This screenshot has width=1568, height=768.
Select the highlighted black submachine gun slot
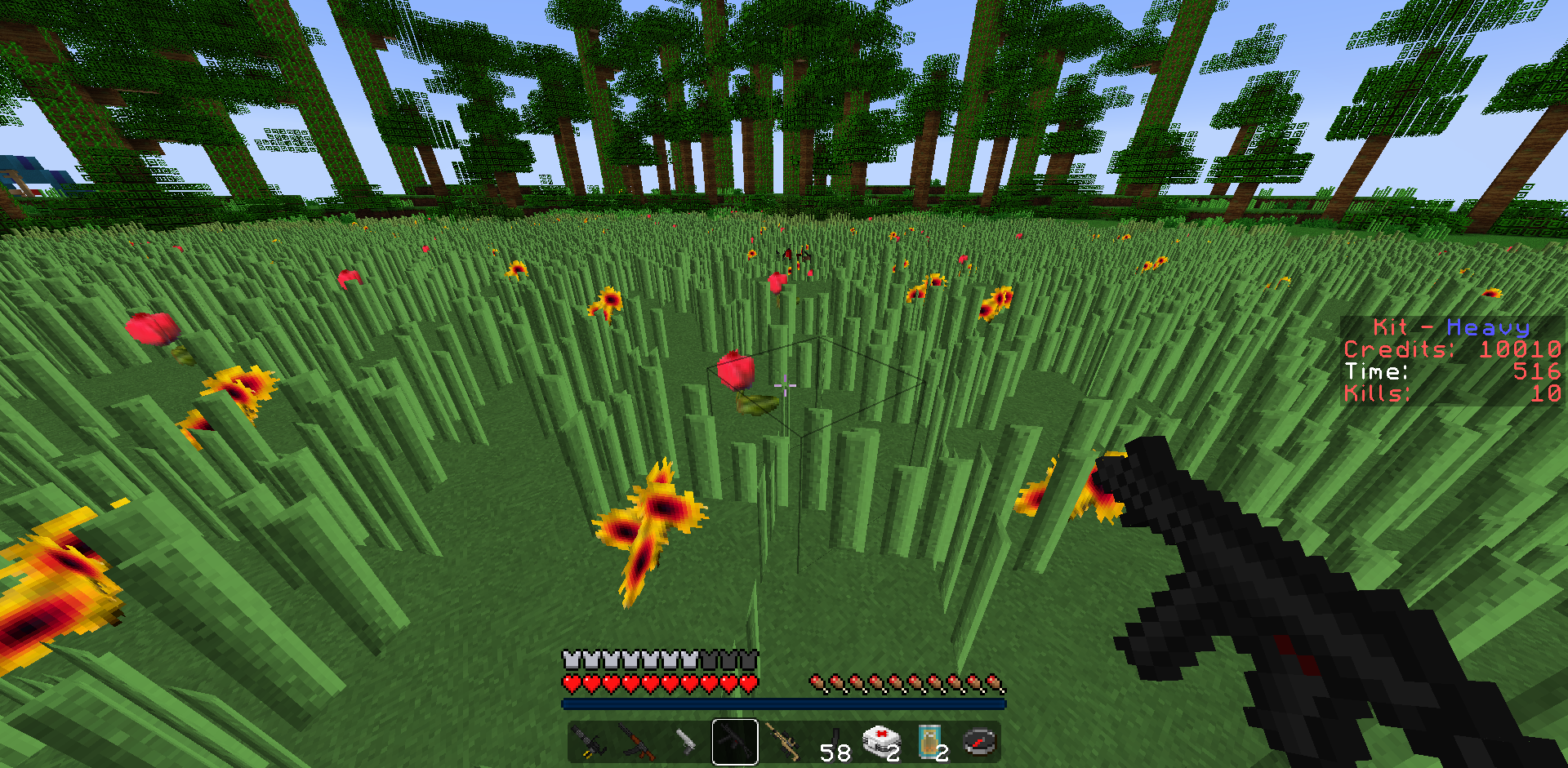point(735,742)
